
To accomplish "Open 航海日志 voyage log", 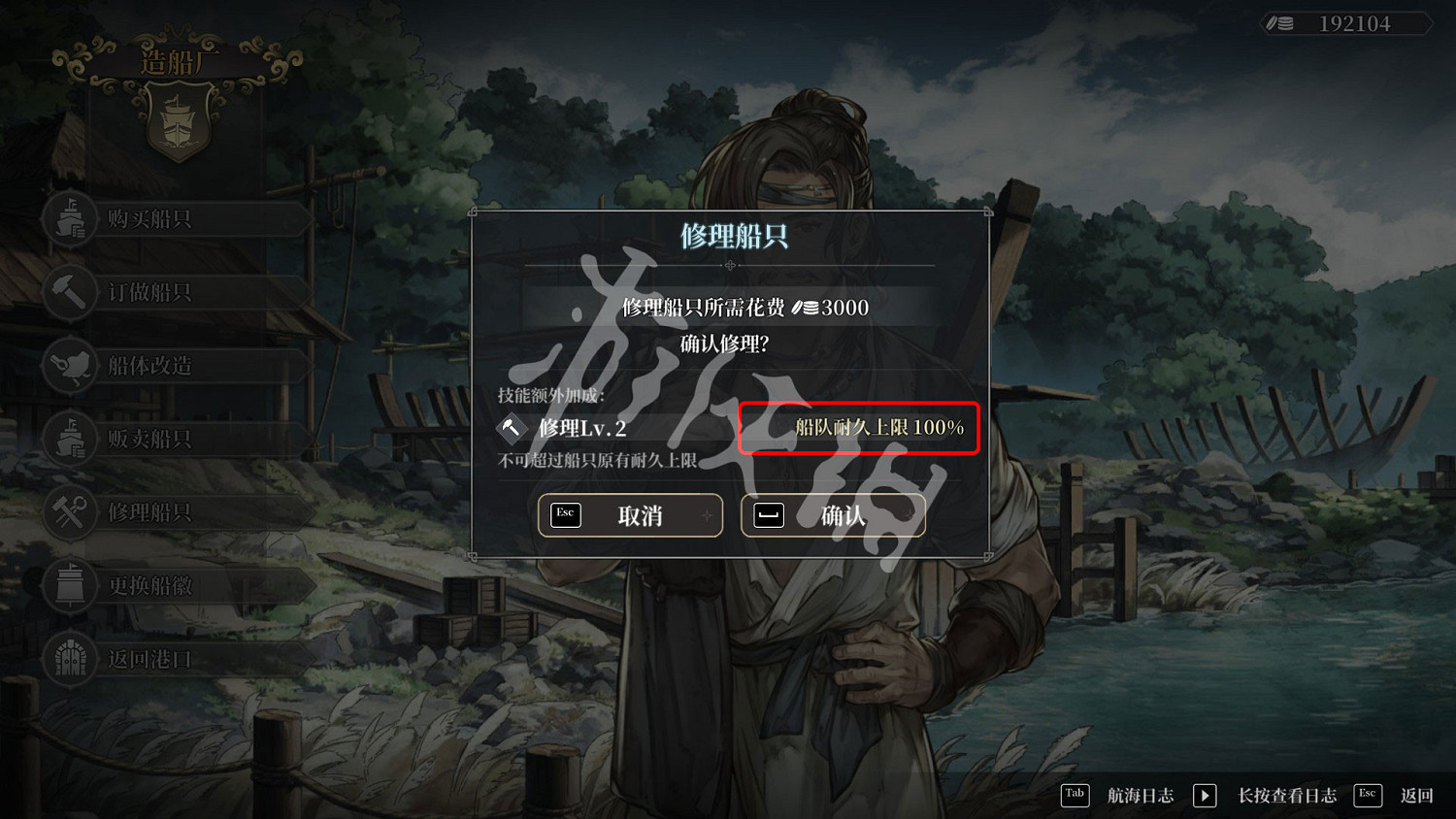I will pyautogui.click(x=1141, y=796).
